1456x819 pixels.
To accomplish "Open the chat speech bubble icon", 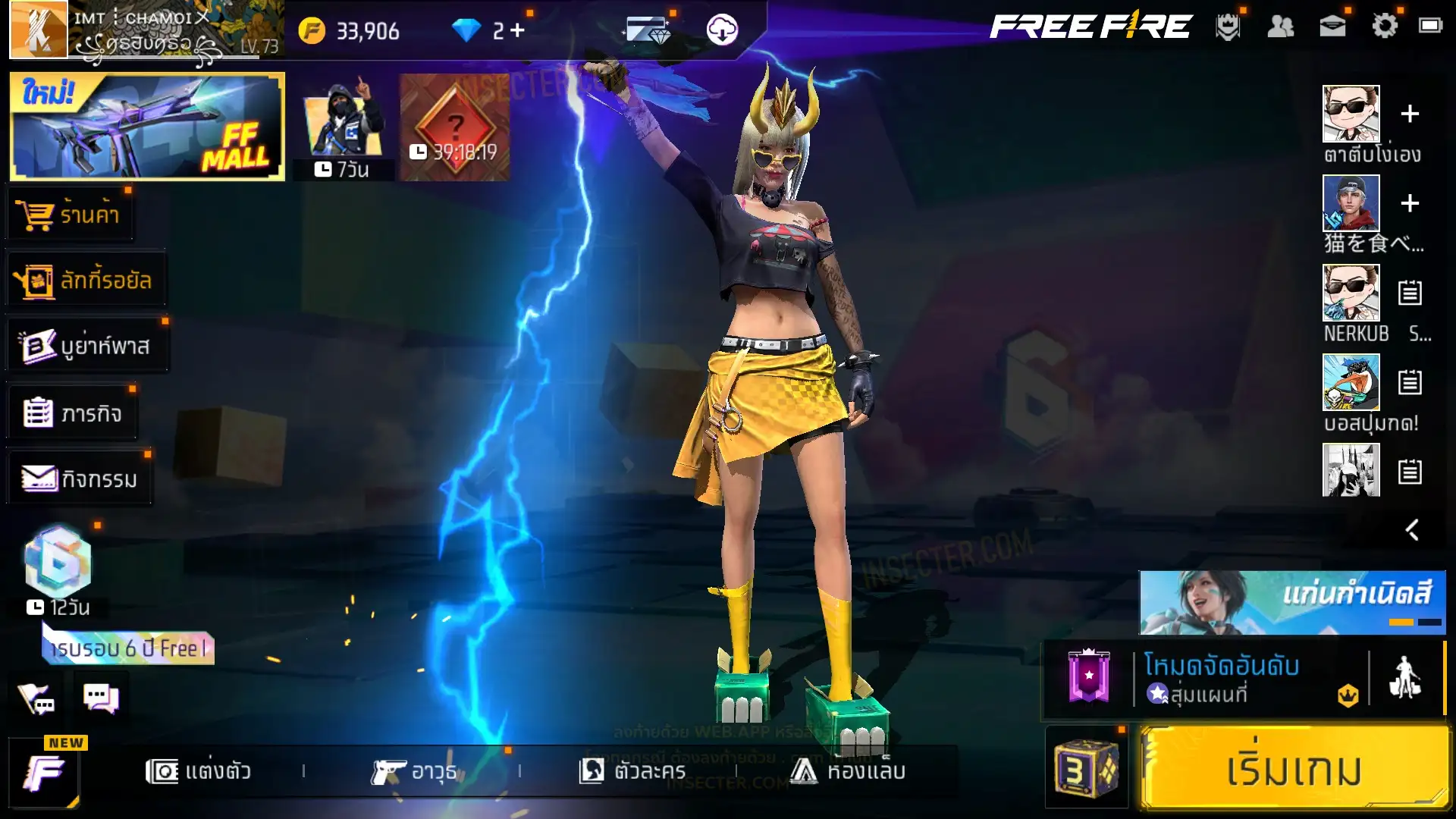I will [x=101, y=698].
